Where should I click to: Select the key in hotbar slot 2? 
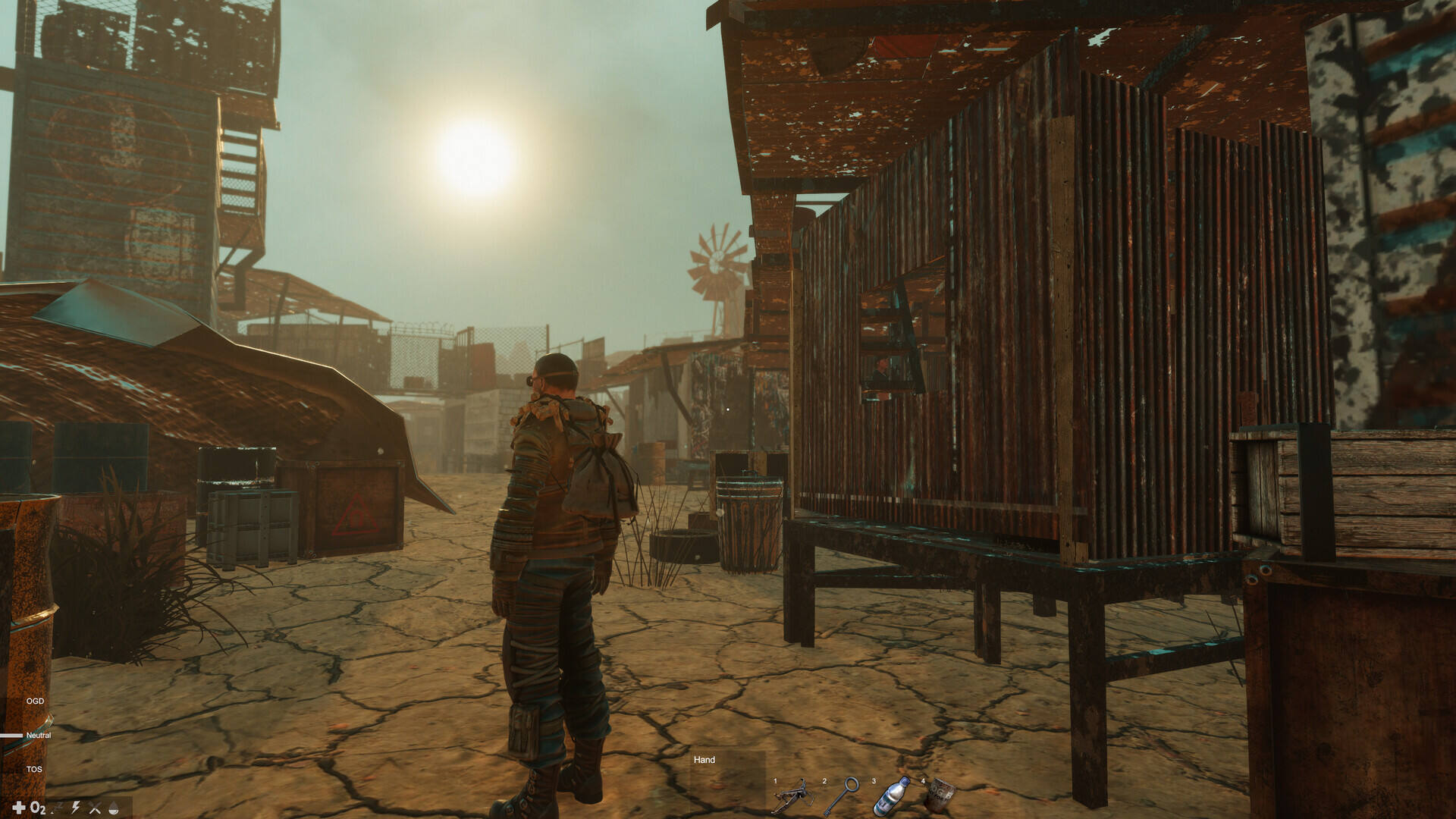[841, 796]
